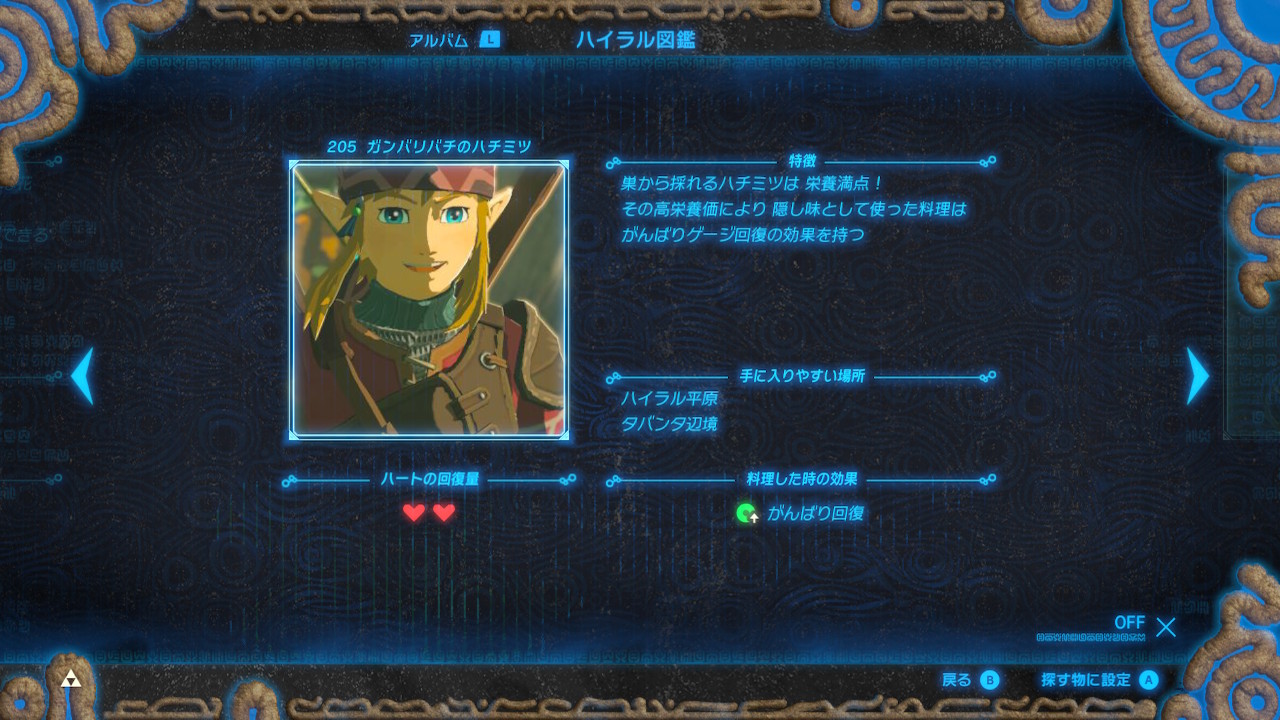Set as search target with 探す物に設定
Image resolution: width=1280 pixels, height=720 pixels.
[x=1098, y=680]
